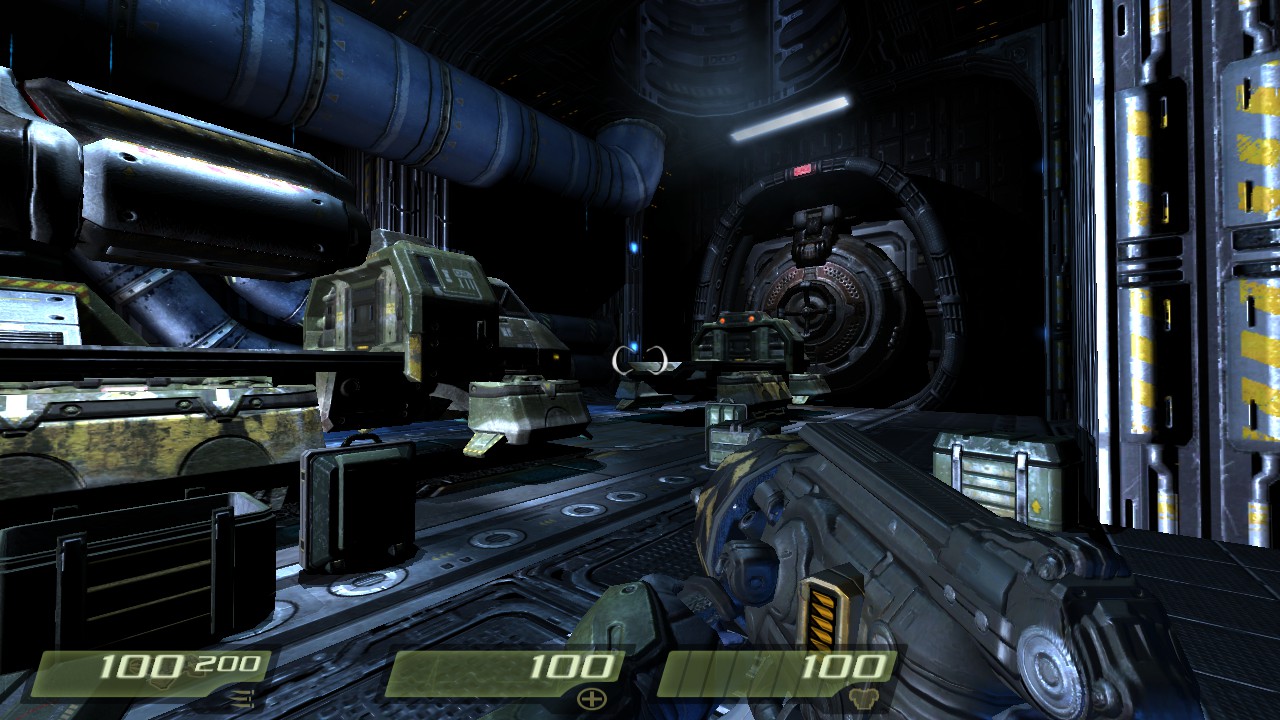Toggle the overhead ceiling light fixture
The width and height of the screenshot is (1280, 720).
(790, 120)
